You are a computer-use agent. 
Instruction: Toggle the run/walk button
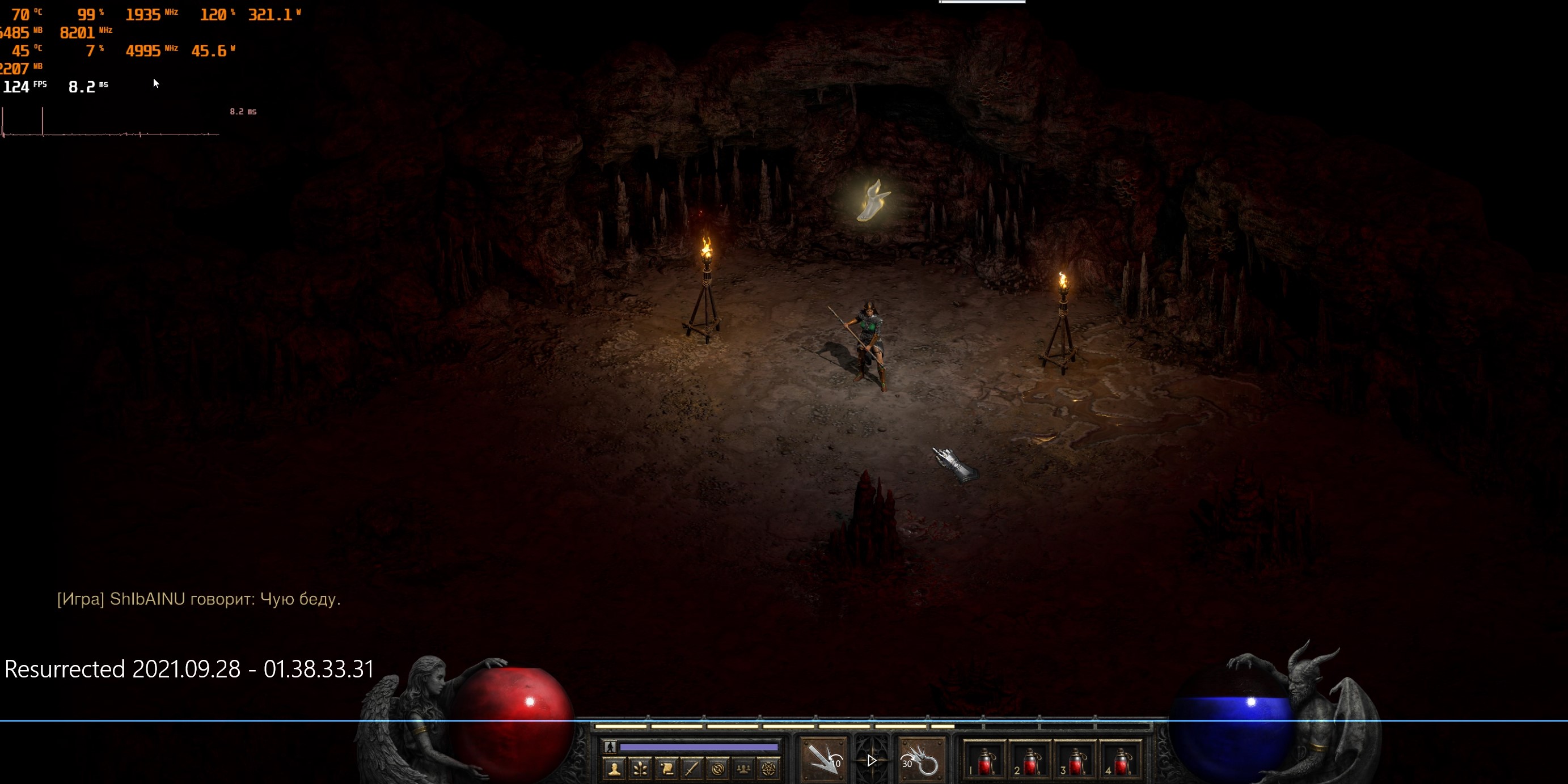pyautogui.click(x=610, y=747)
